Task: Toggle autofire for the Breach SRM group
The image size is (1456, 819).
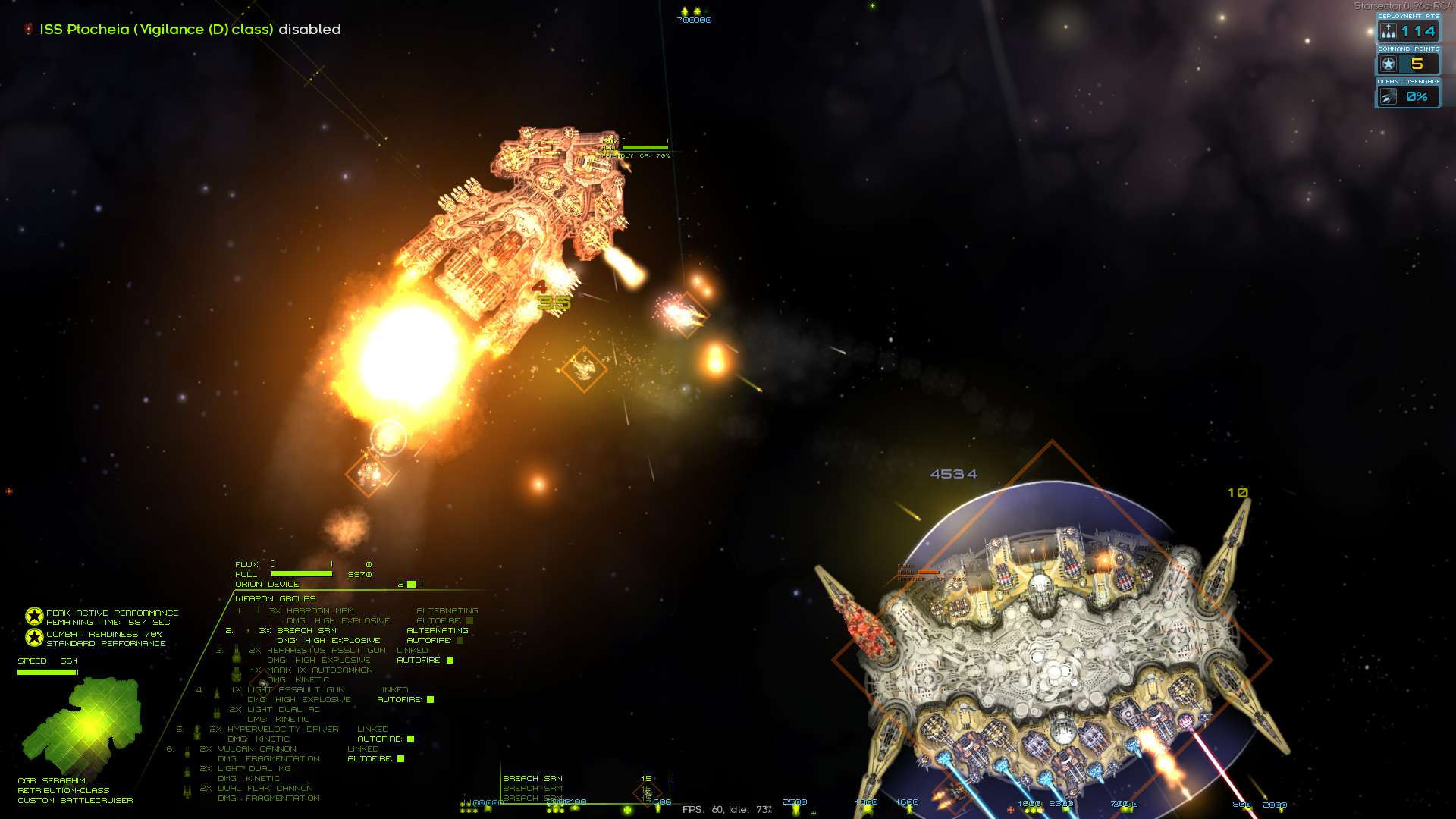Action: pos(460,641)
